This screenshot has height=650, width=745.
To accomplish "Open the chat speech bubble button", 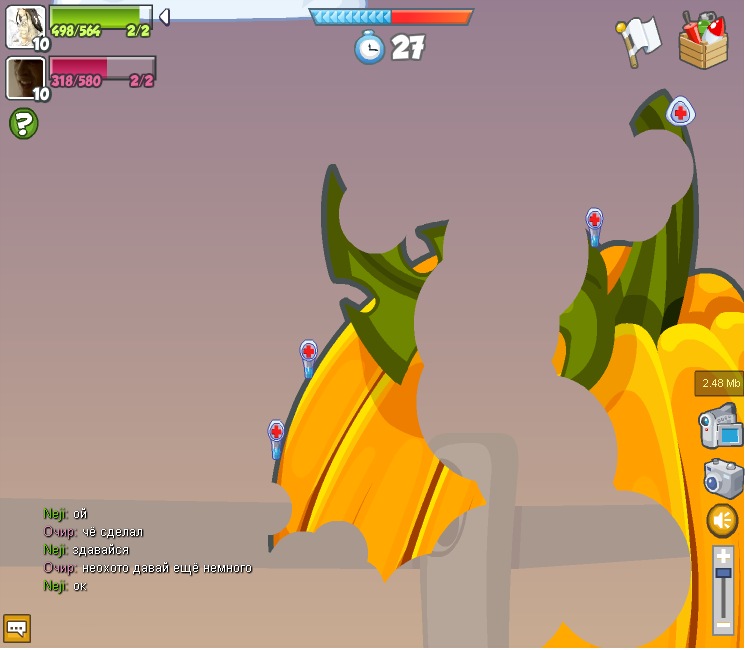I will pyautogui.click(x=17, y=627).
